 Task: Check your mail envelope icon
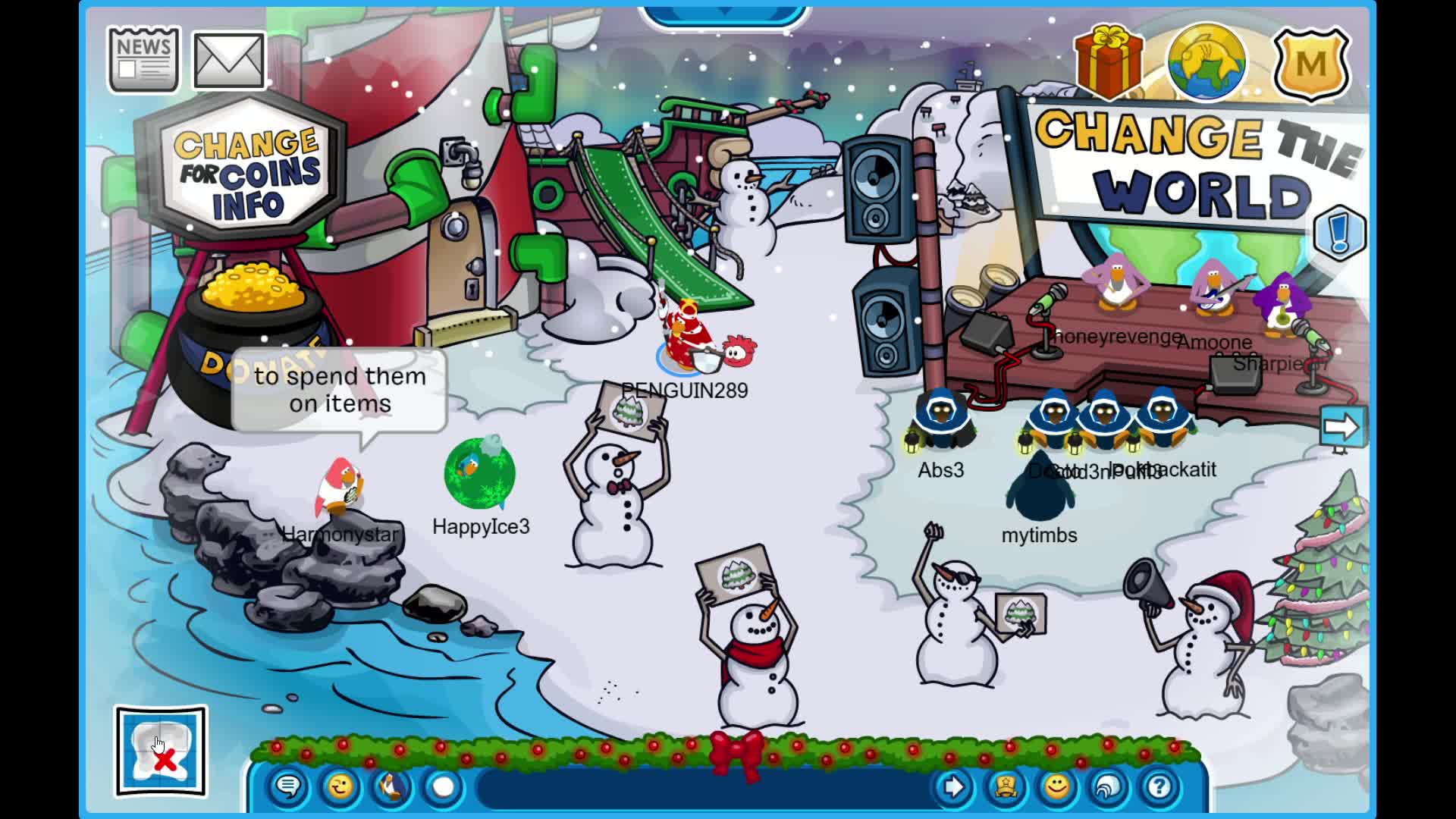[228, 59]
